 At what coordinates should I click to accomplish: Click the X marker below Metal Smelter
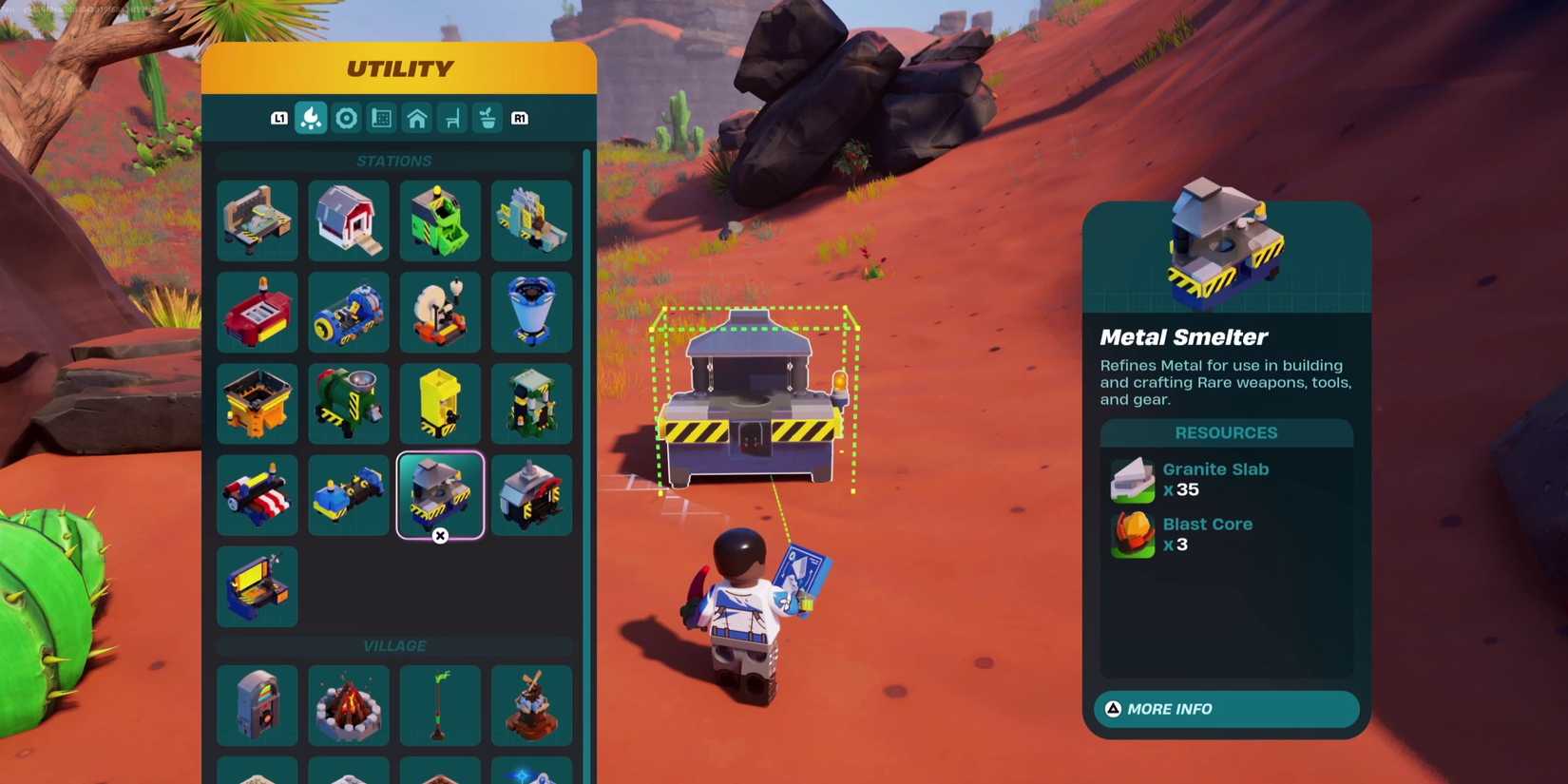[x=440, y=536]
